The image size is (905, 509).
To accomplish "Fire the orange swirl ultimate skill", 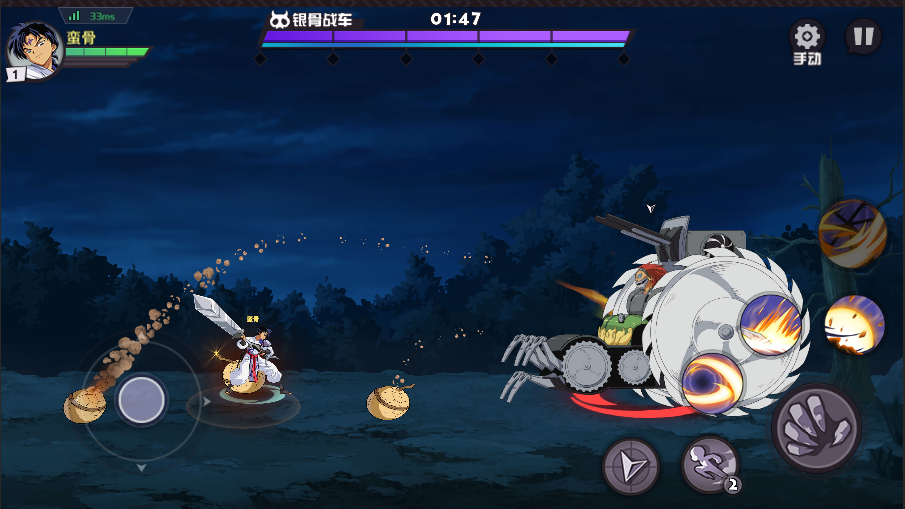I will click(852, 234).
